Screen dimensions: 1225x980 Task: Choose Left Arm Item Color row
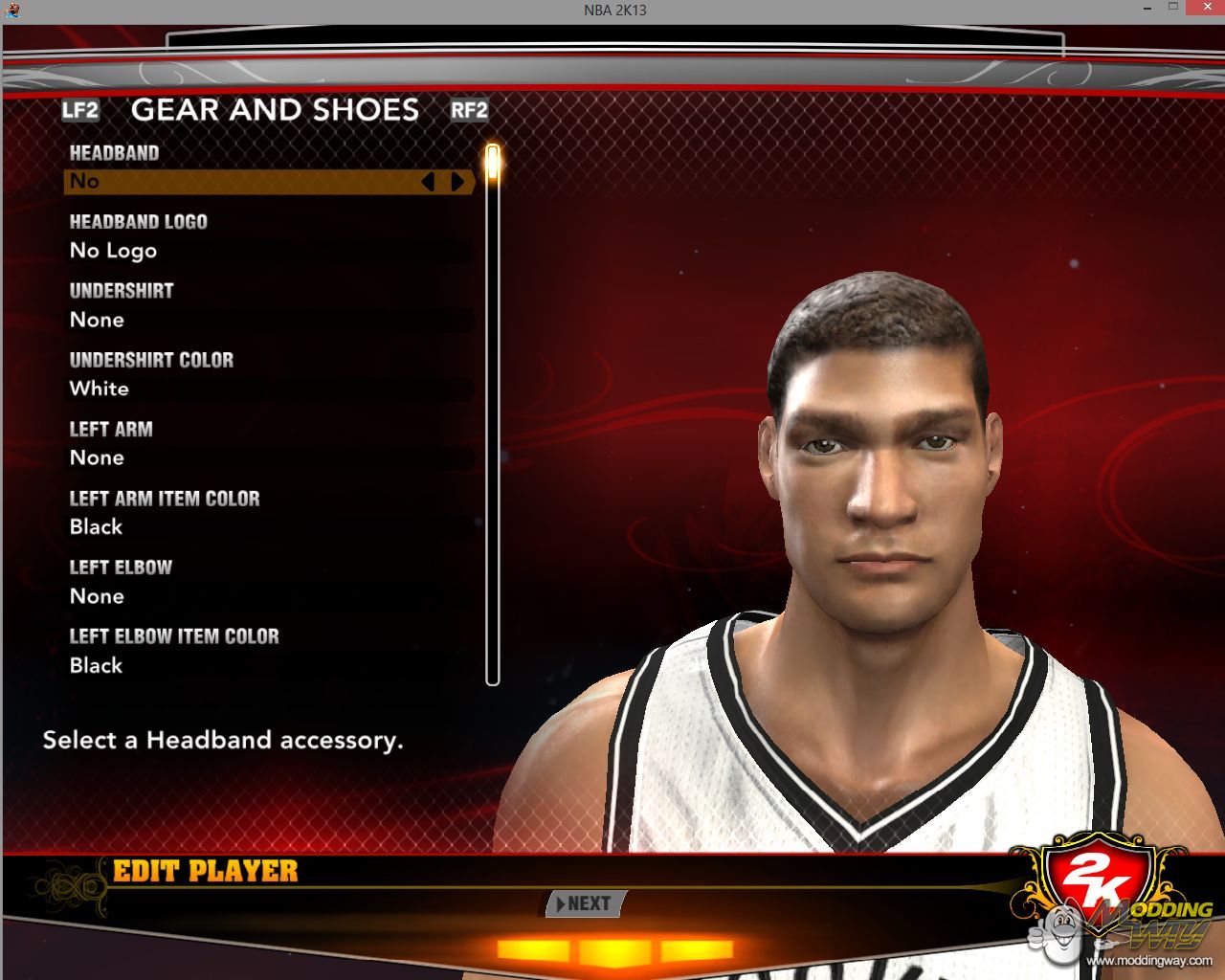[268, 526]
